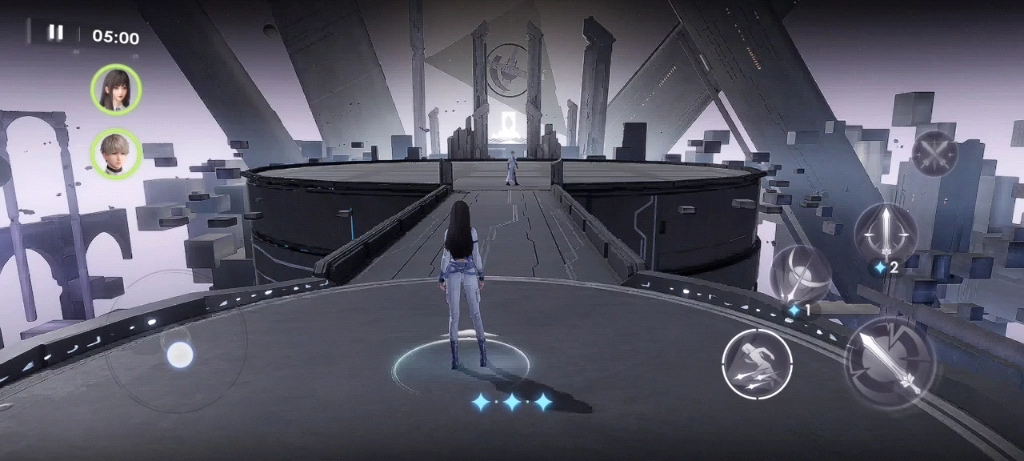The width and height of the screenshot is (1024, 461).
Task: Select the white-haired male companion portrait
Action: click(x=116, y=153)
